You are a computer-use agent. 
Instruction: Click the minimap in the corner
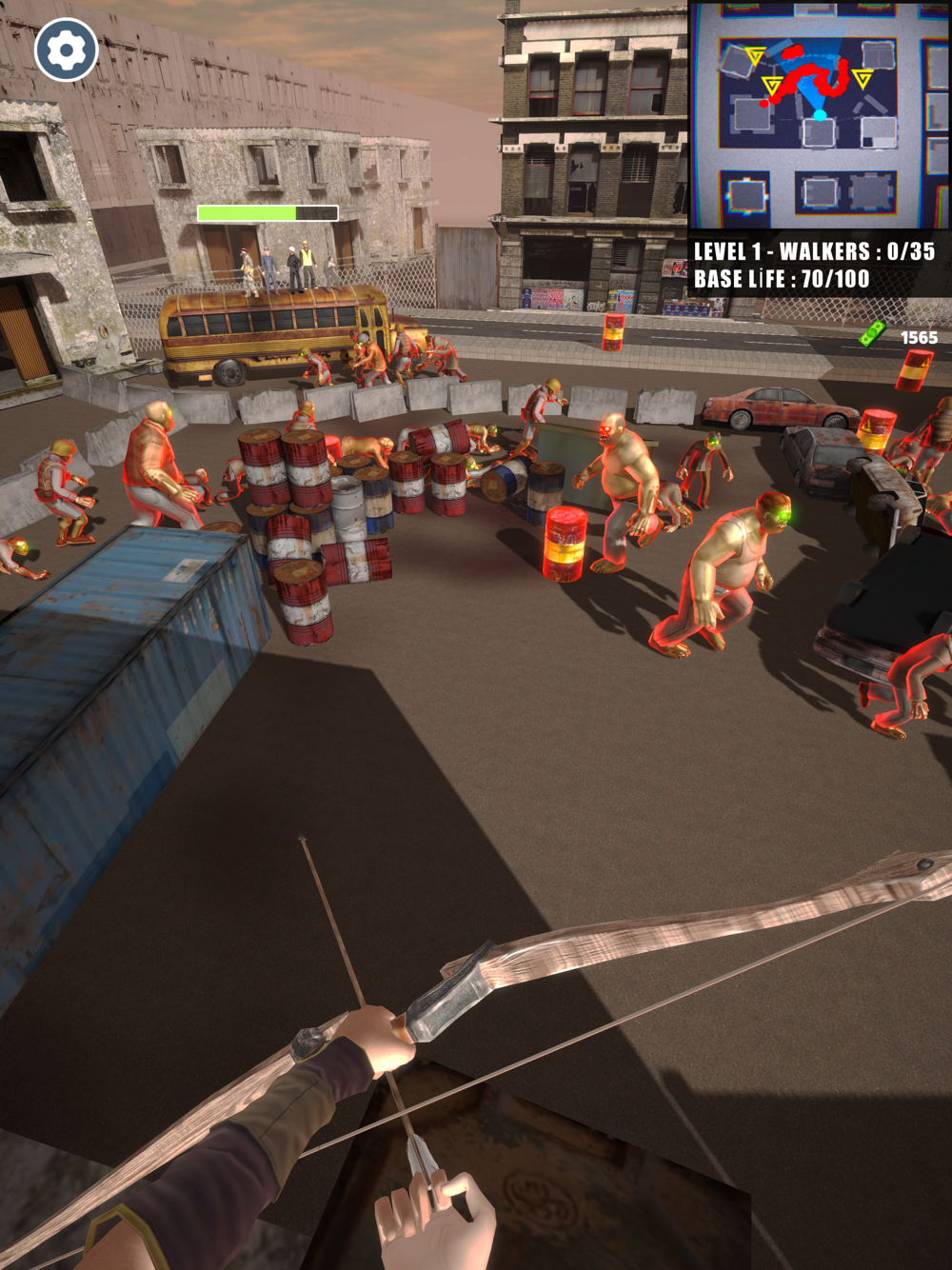click(x=819, y=115)
